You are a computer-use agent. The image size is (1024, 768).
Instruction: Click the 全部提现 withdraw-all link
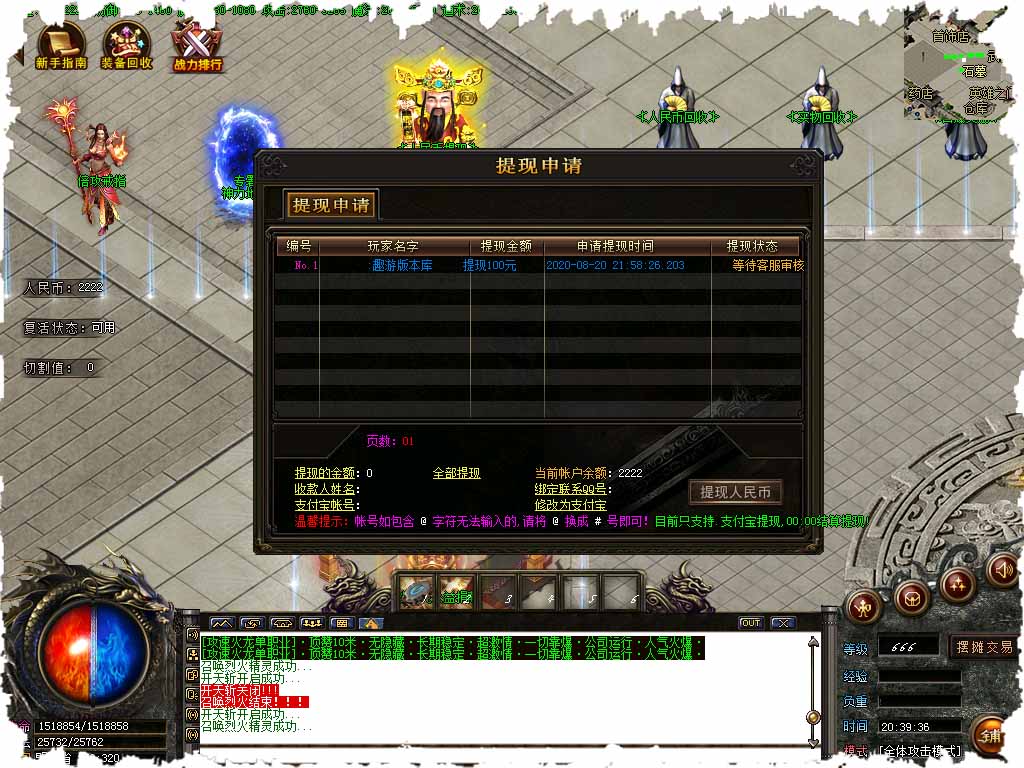(456, 473)
